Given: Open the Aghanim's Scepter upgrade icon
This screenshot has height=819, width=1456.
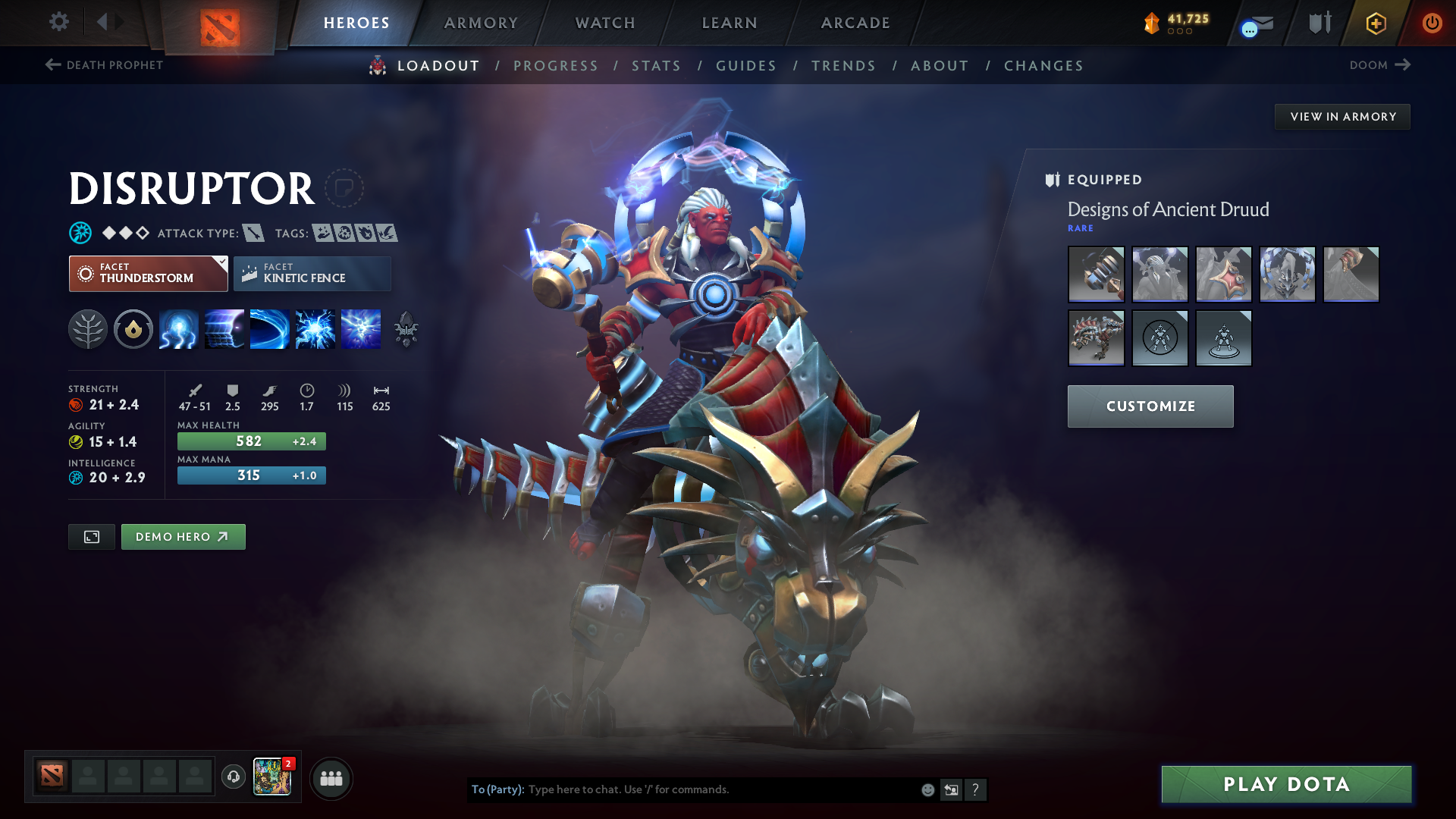Looking at the screenshot, I should click(x=406, y=329).
